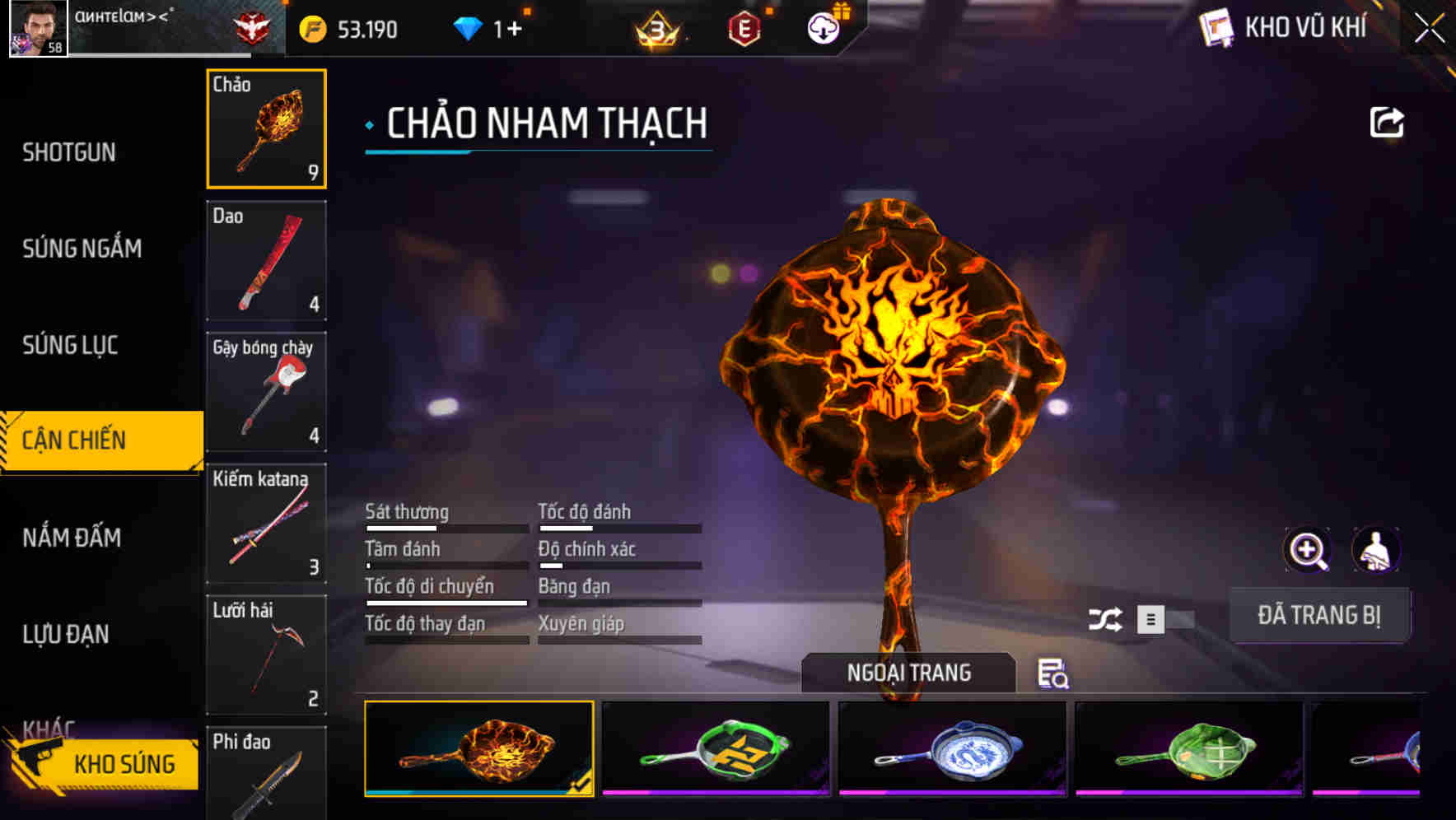Open the NGOẠI TRANG tab

(908, 673)
